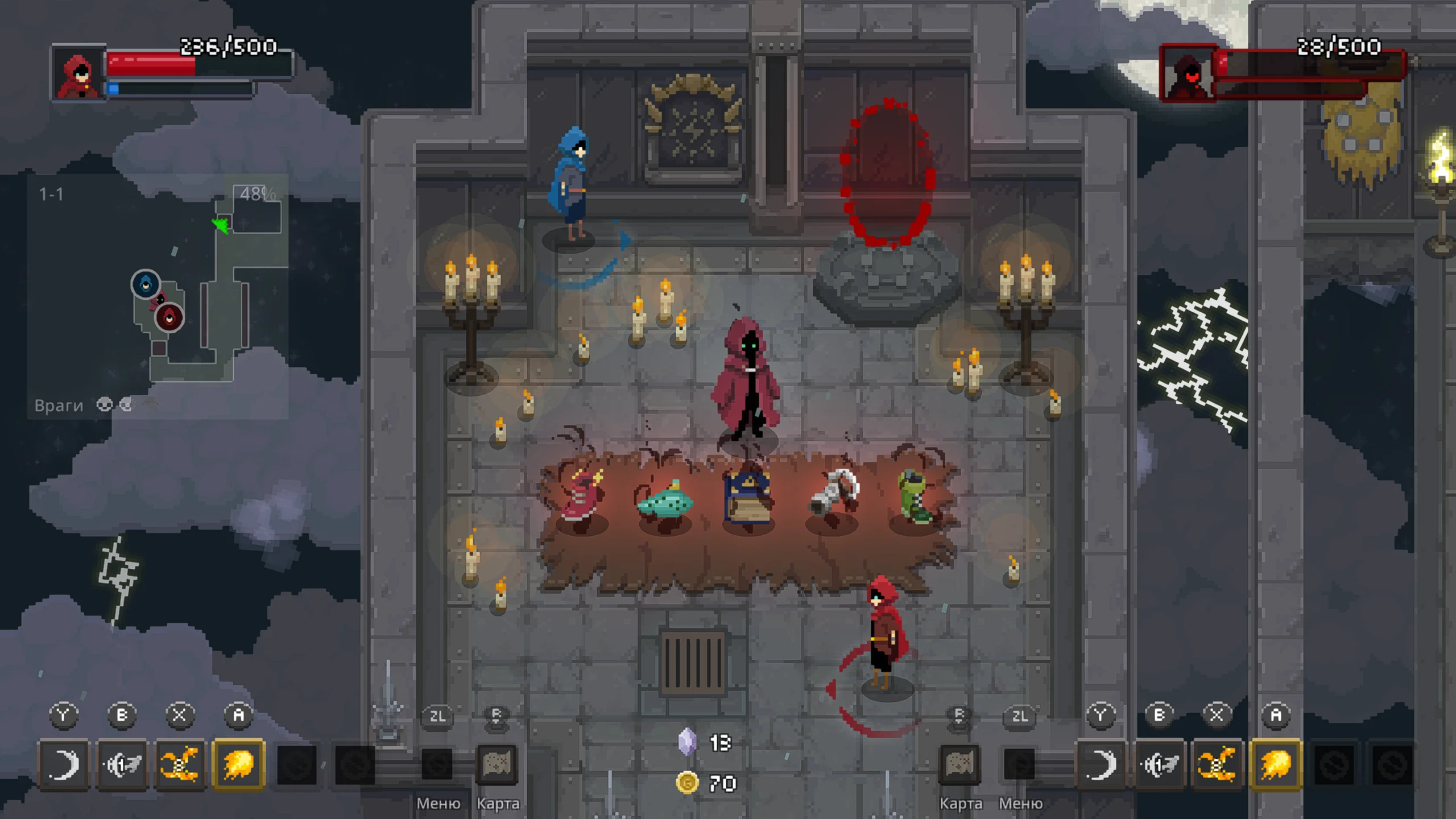This screenshot has width=1456, height=819.
Task: Use player one's fire dragon arcana
Action: [180, 764]
